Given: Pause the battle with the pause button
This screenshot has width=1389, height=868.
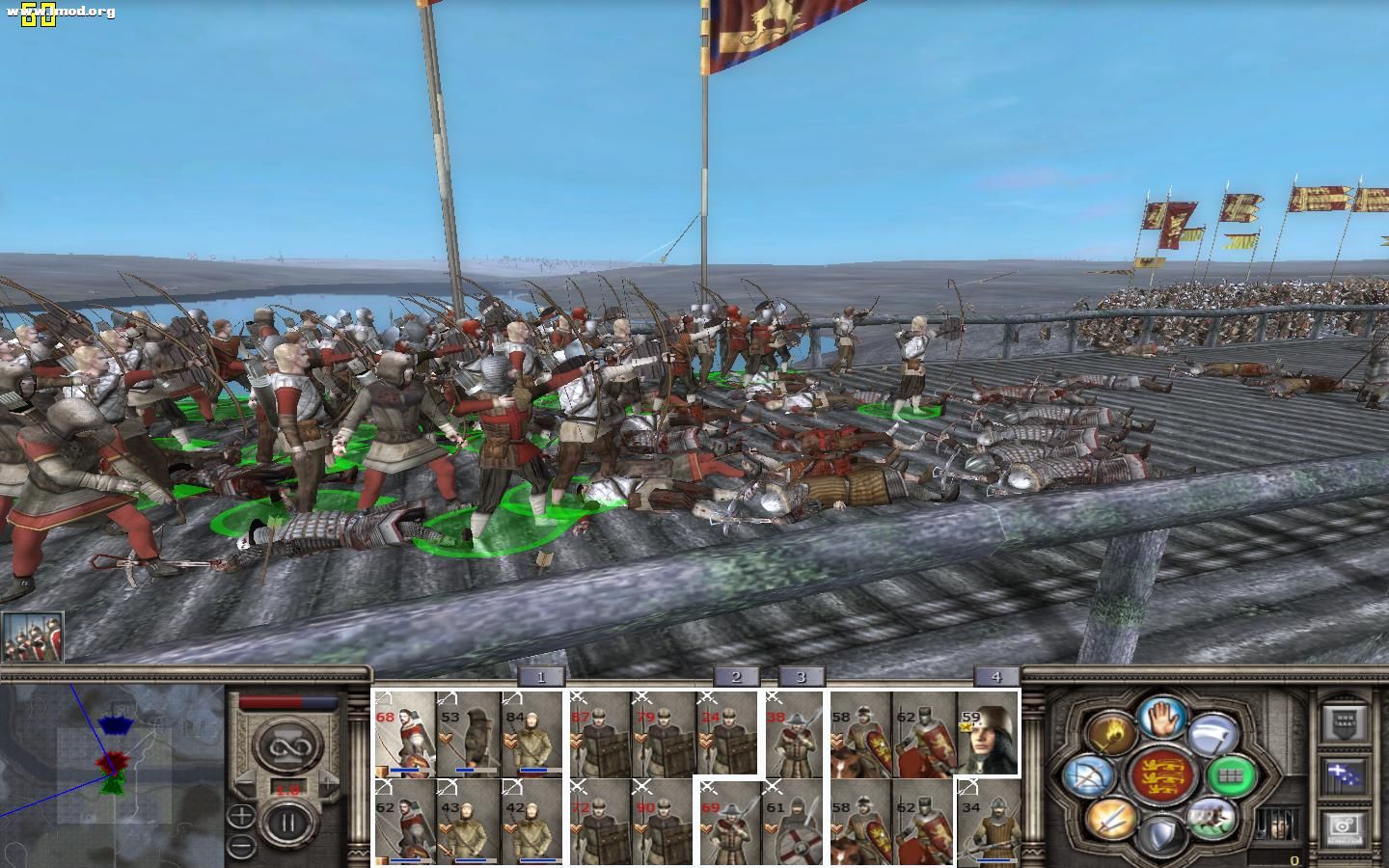Looking at the screenshot, I should [x=286, y=821].
